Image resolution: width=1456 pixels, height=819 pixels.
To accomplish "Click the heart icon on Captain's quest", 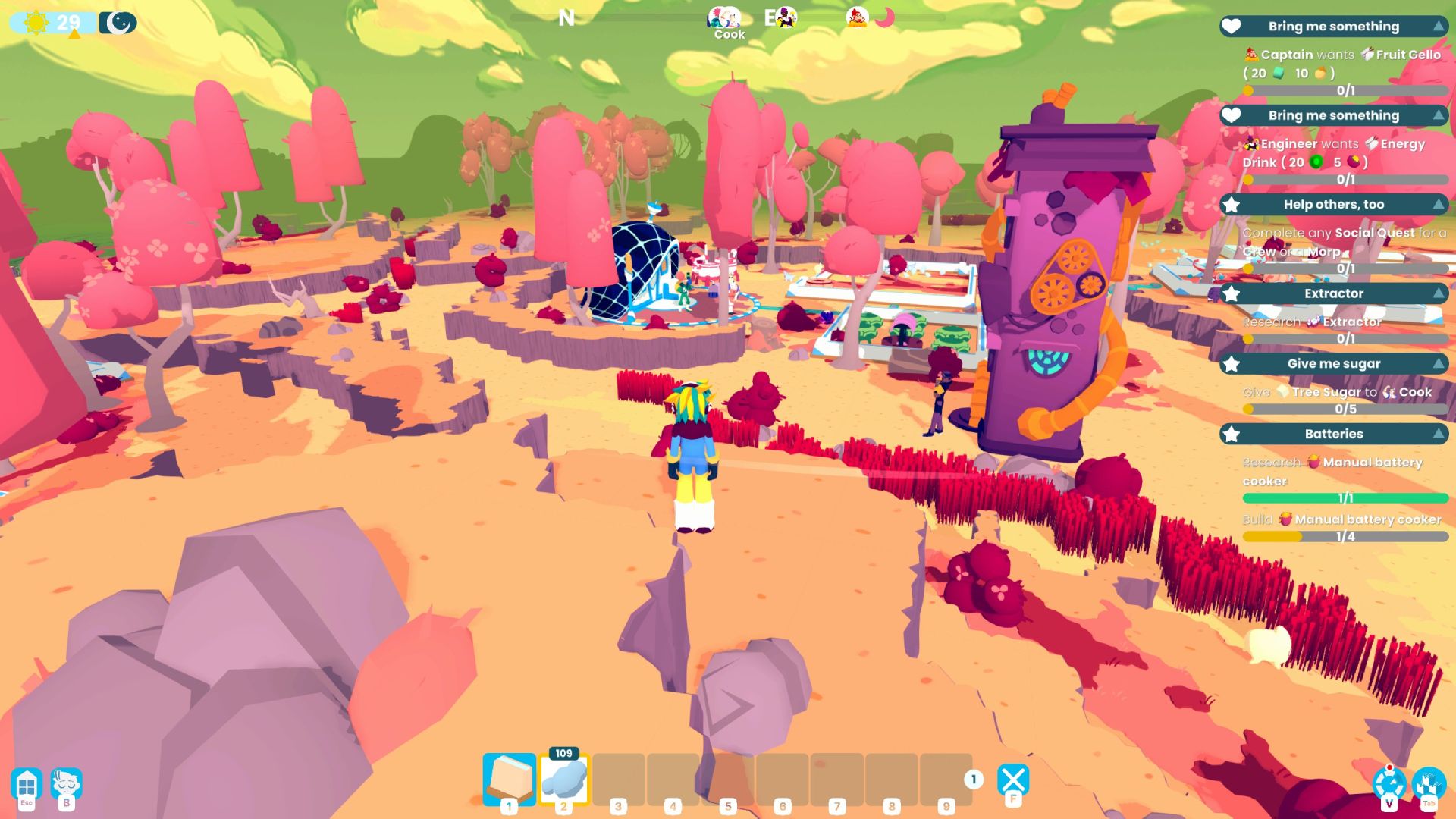I will click(x=1231, y=27).
